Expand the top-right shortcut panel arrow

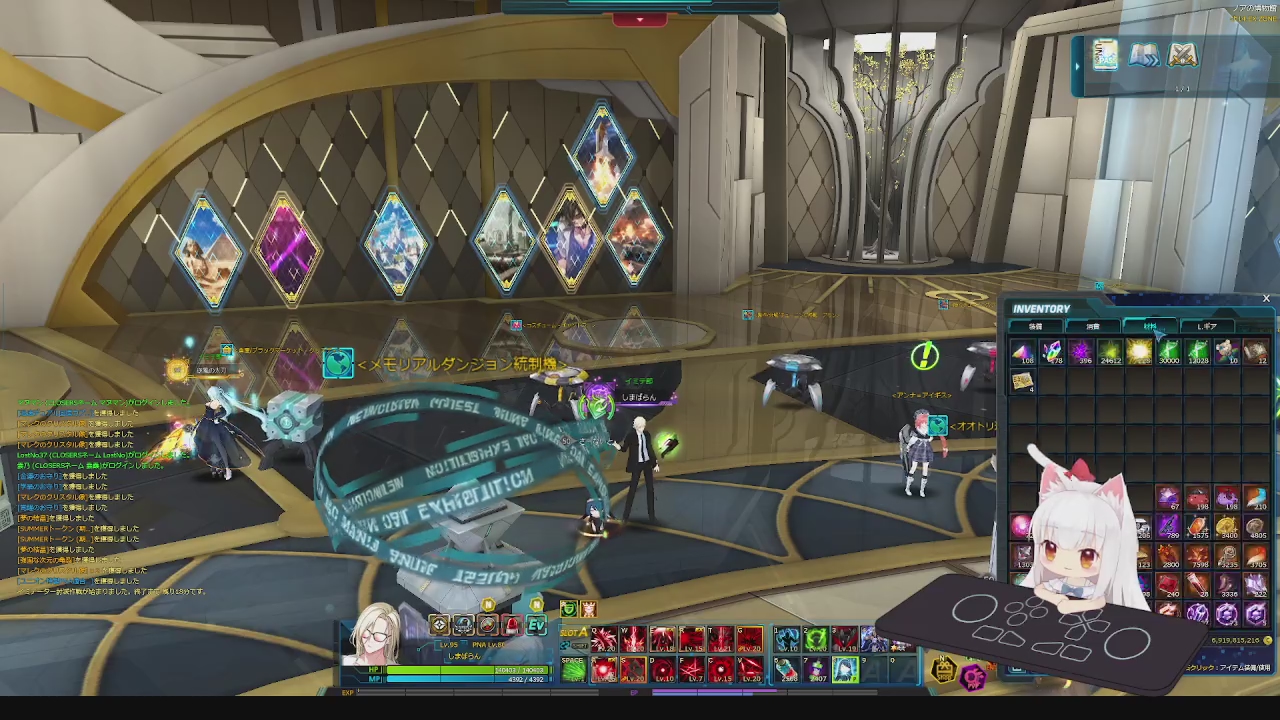[1077, 66]
